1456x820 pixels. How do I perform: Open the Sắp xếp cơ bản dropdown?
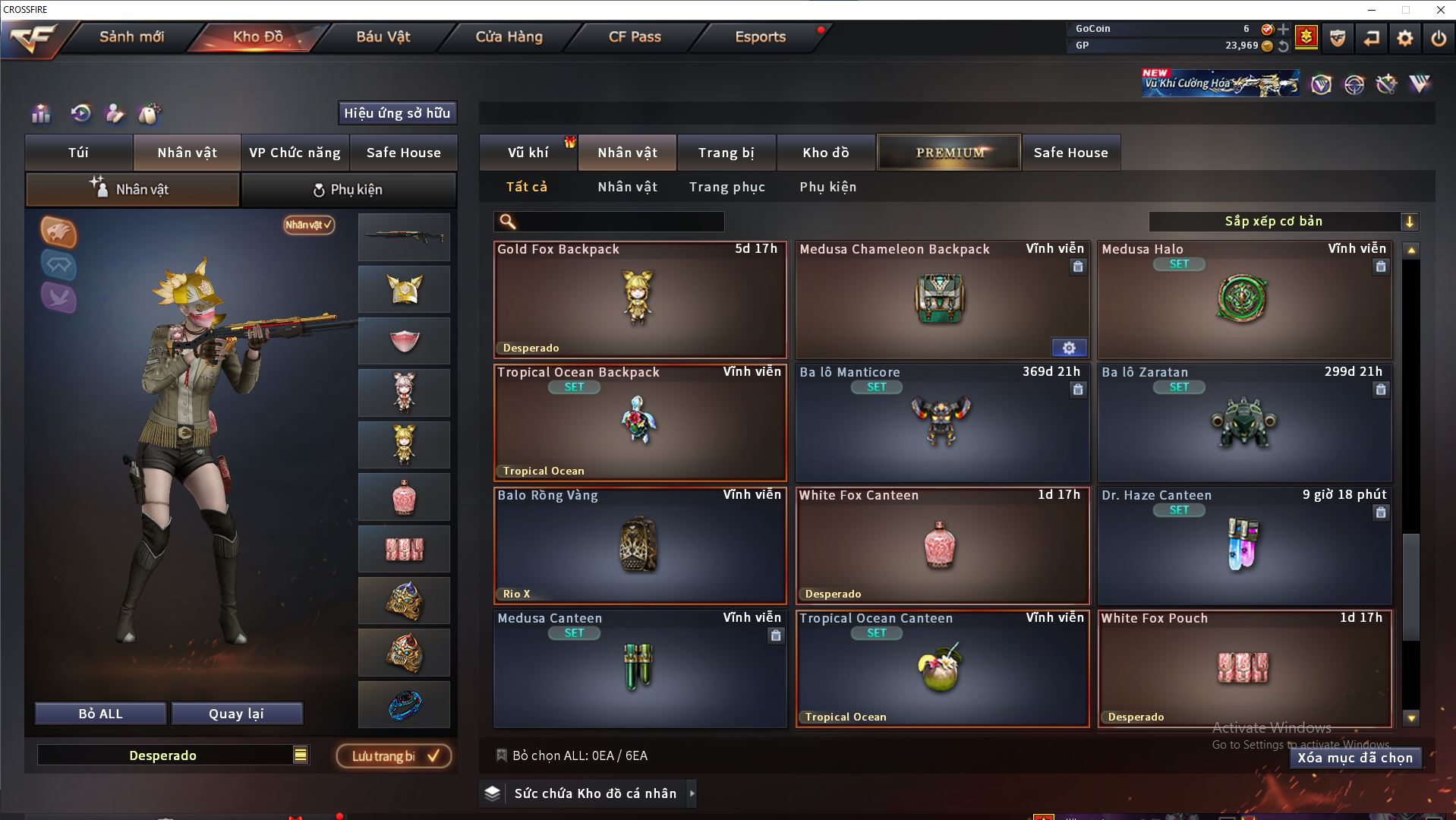coord(1283,222)
